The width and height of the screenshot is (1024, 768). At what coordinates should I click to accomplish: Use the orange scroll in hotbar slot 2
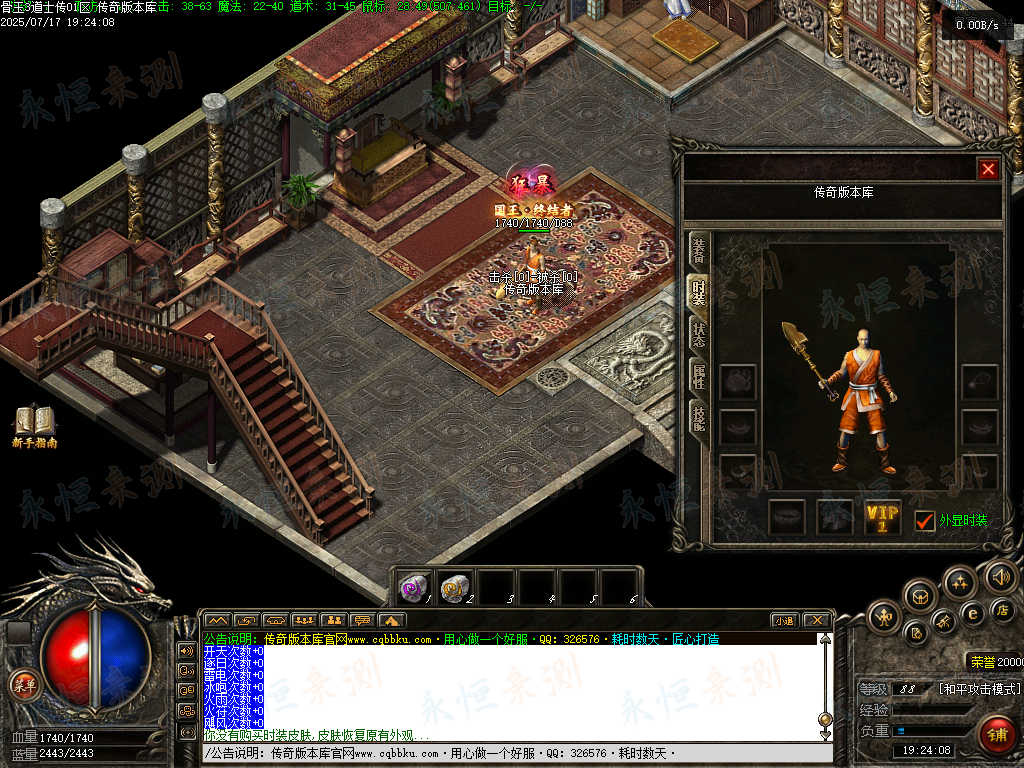pyautogui.click(x=455, y=588)
